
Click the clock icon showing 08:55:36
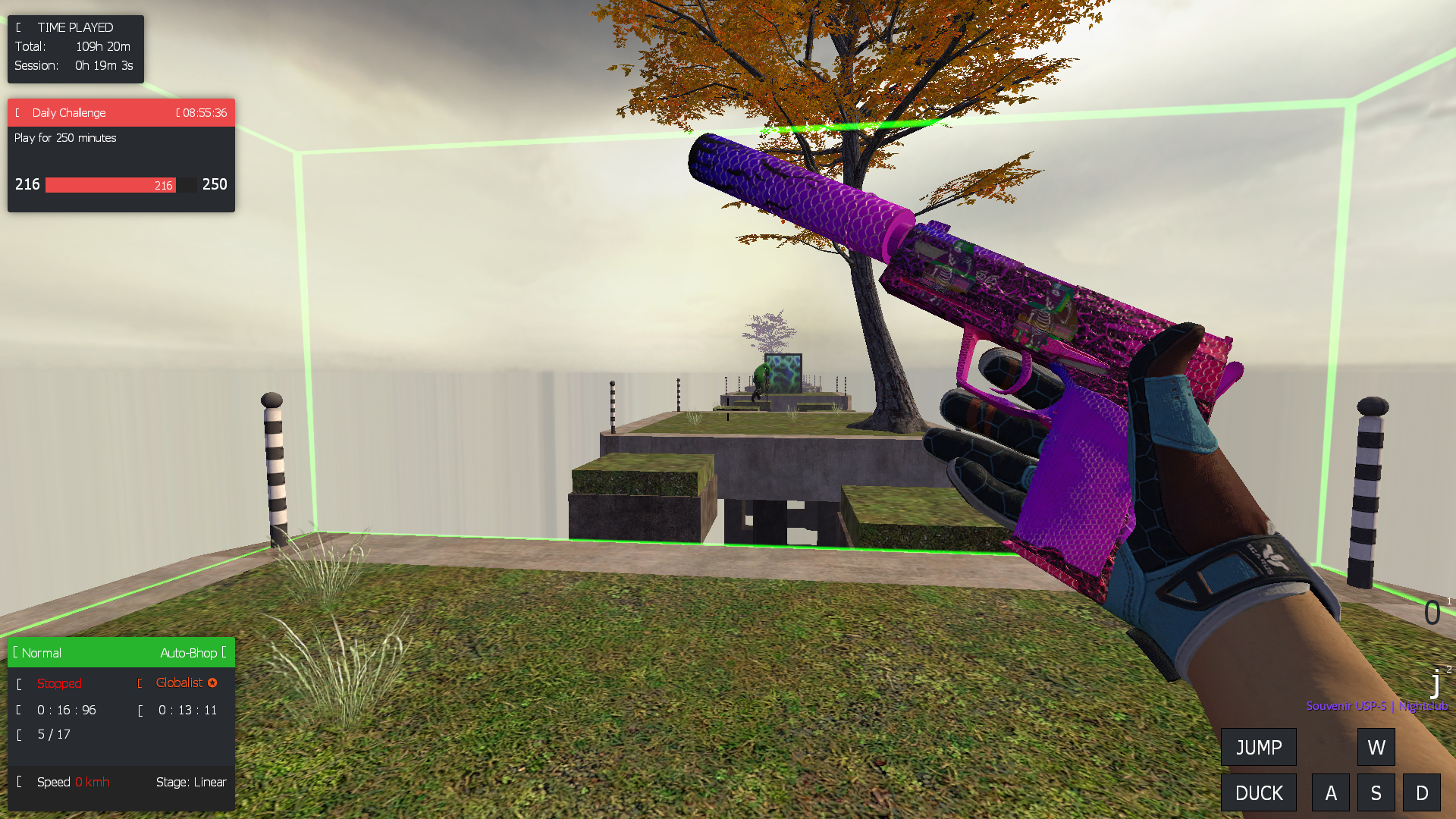179,112
